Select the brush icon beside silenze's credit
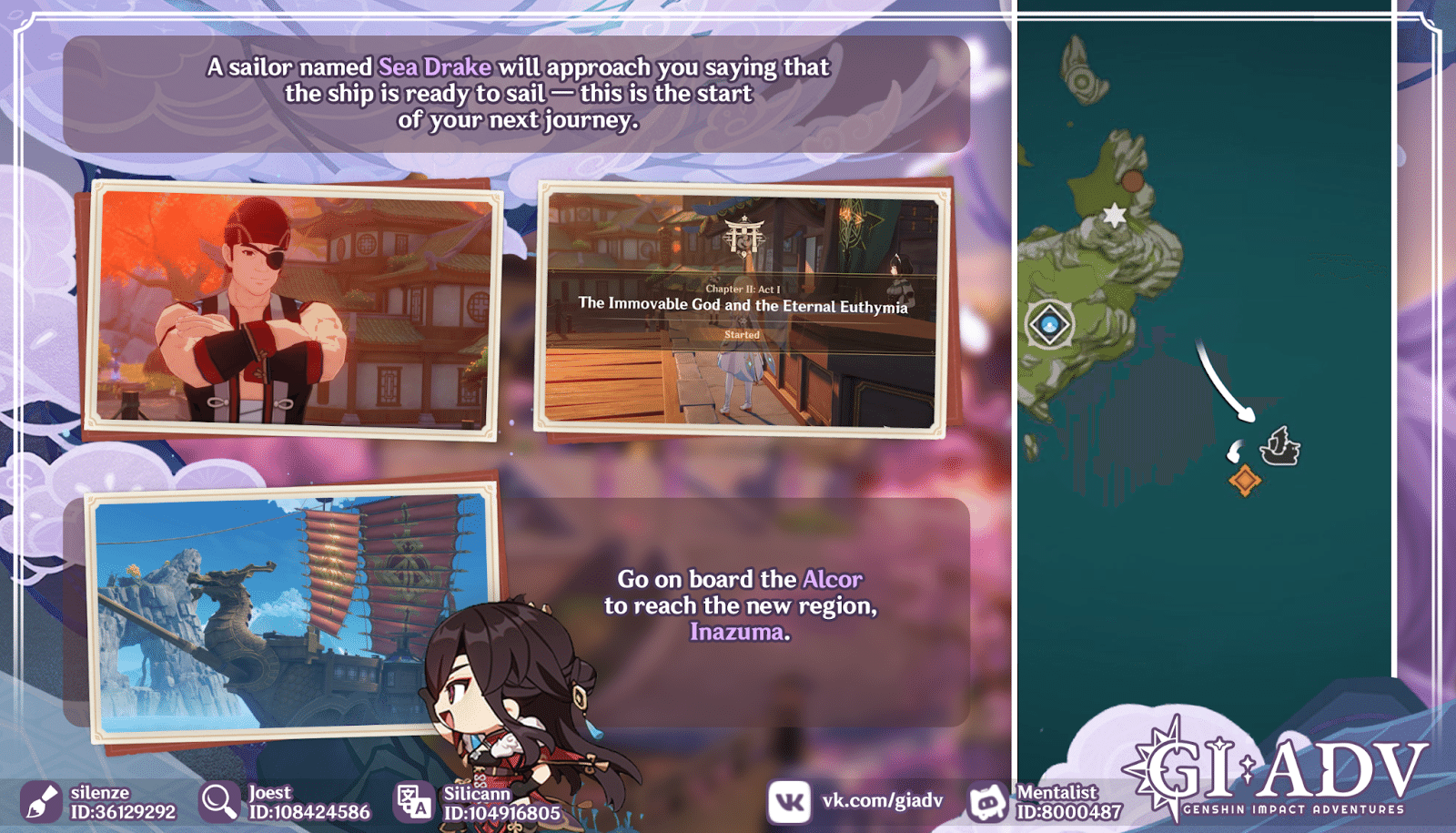Viewport: 1456px width, 833px height. click(40, 800)
